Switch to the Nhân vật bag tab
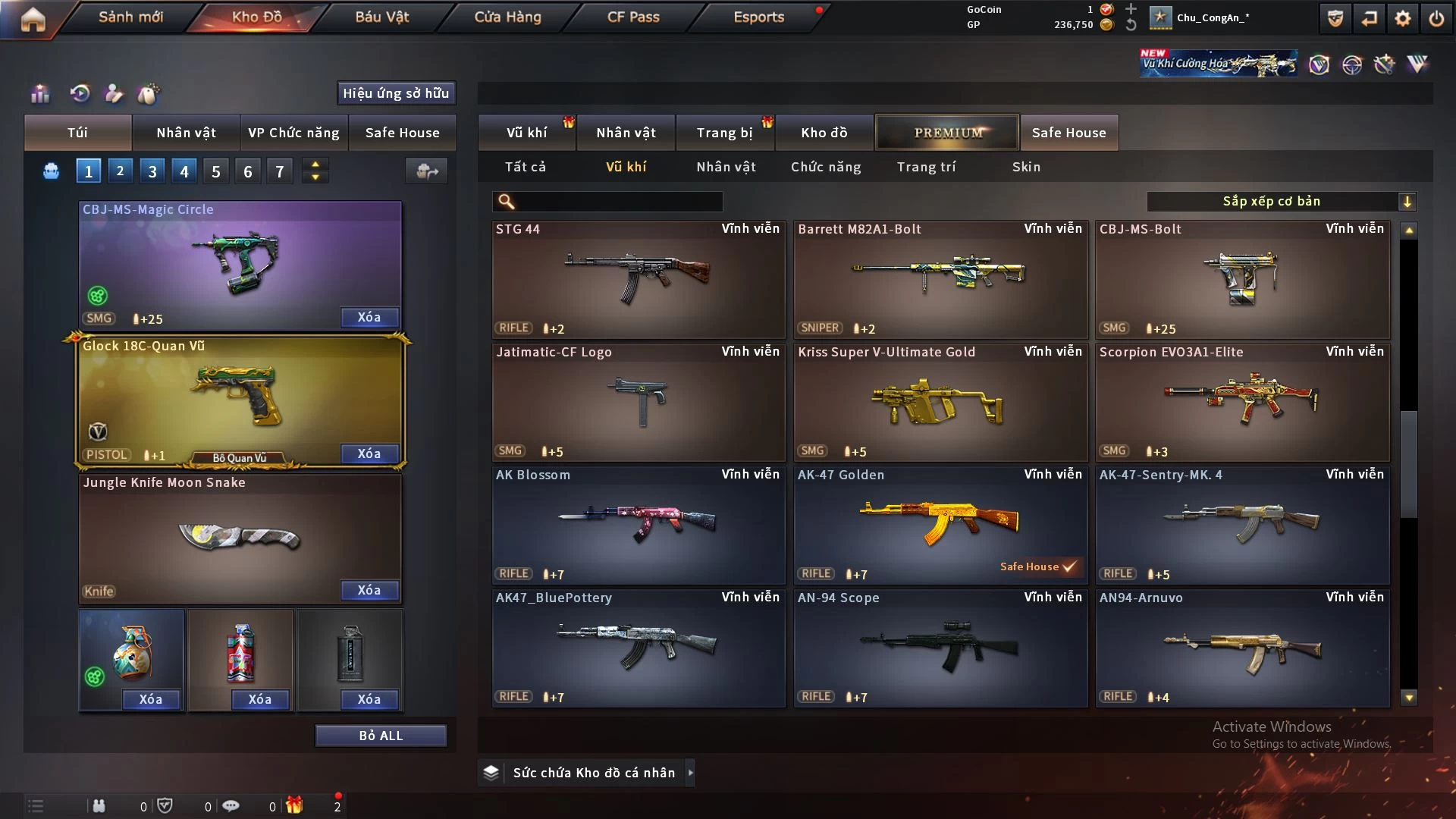Viewport: 1456px width, 819px height. click(x=186, y=133)
